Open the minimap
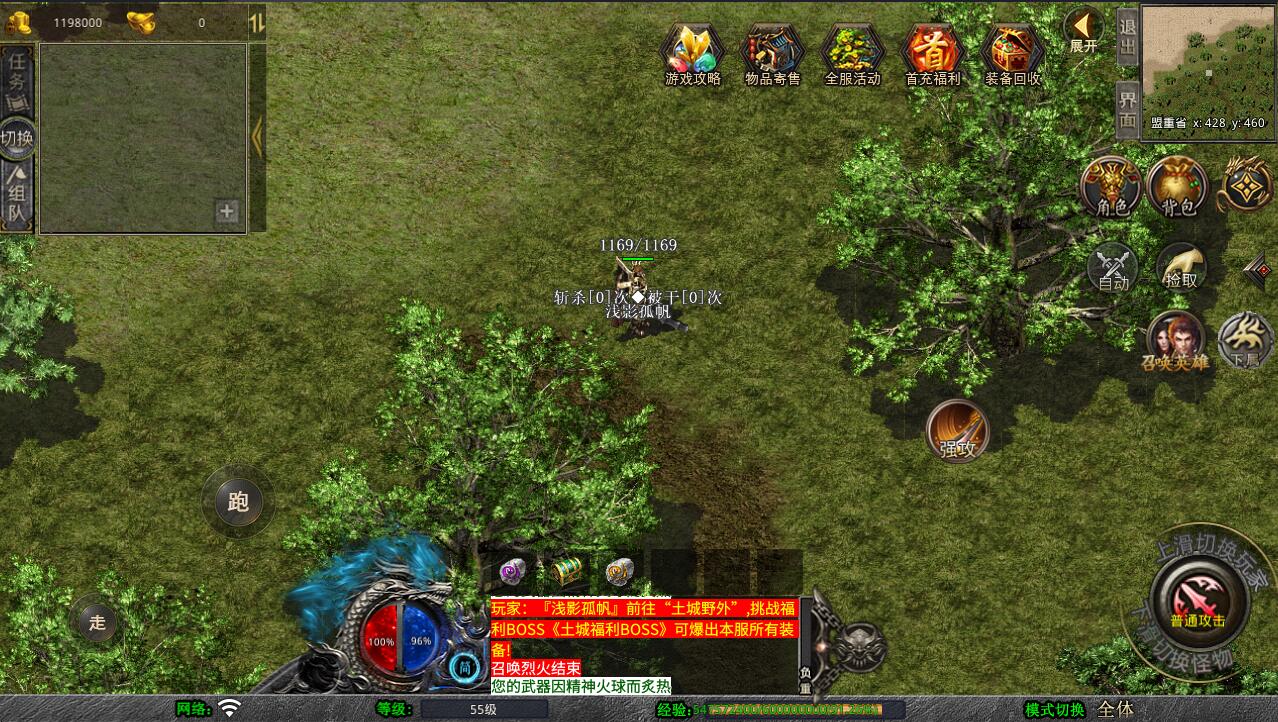This screenshot has width=1278, height=722. (x=1207, y=58)
